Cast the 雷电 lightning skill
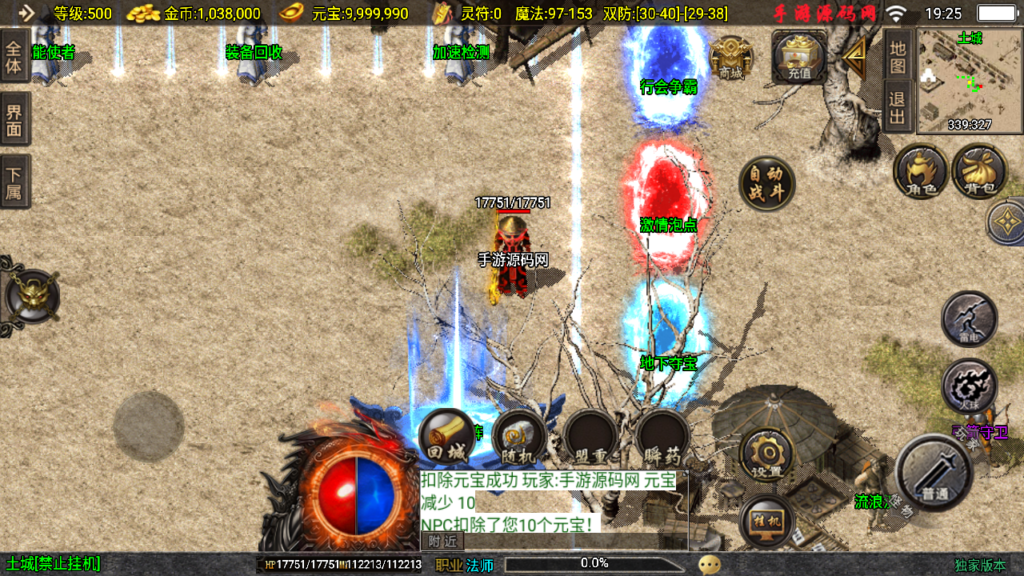1024x576 pixels. tap(969, 319)
